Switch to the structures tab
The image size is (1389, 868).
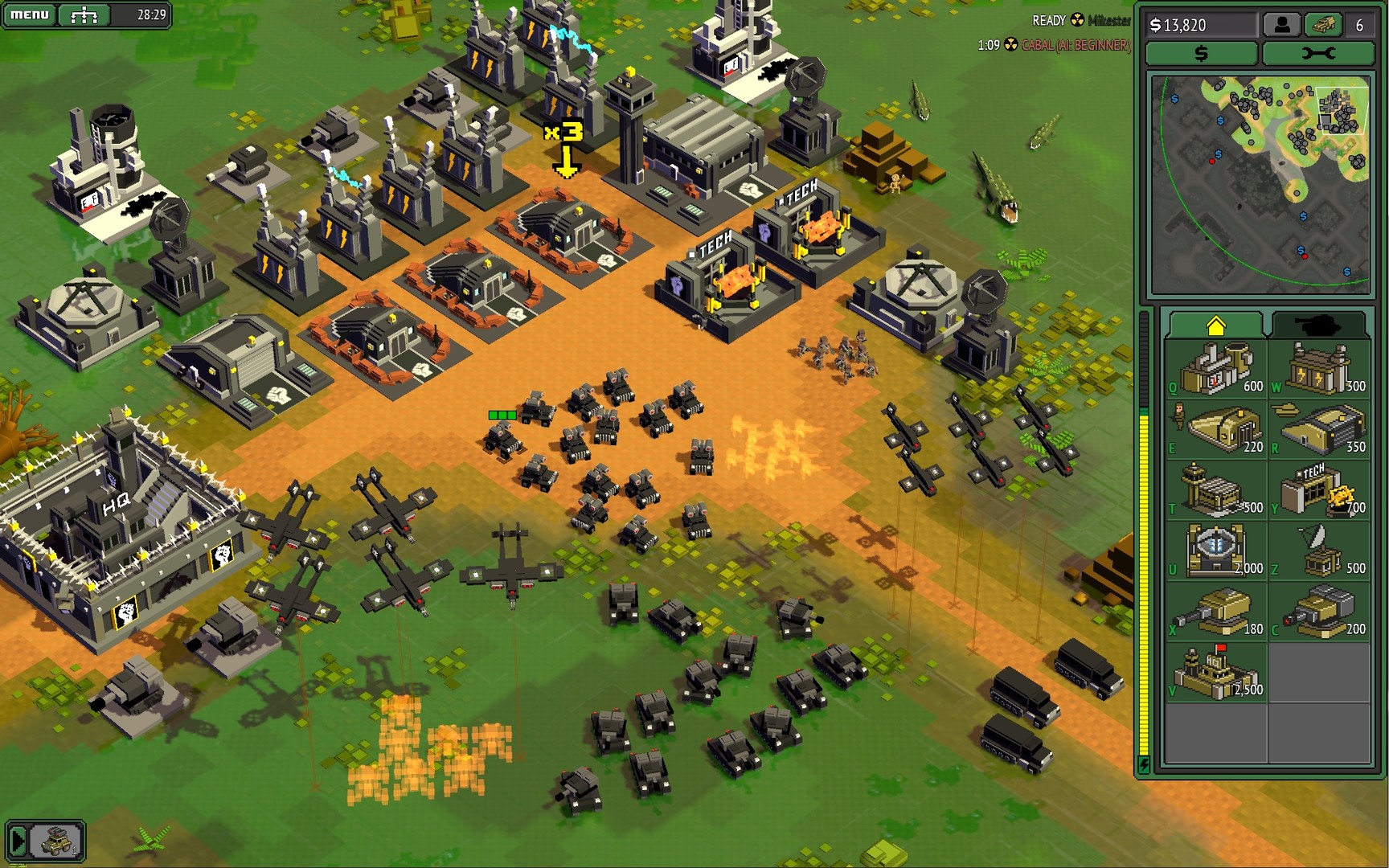(x=1218, y=321)
